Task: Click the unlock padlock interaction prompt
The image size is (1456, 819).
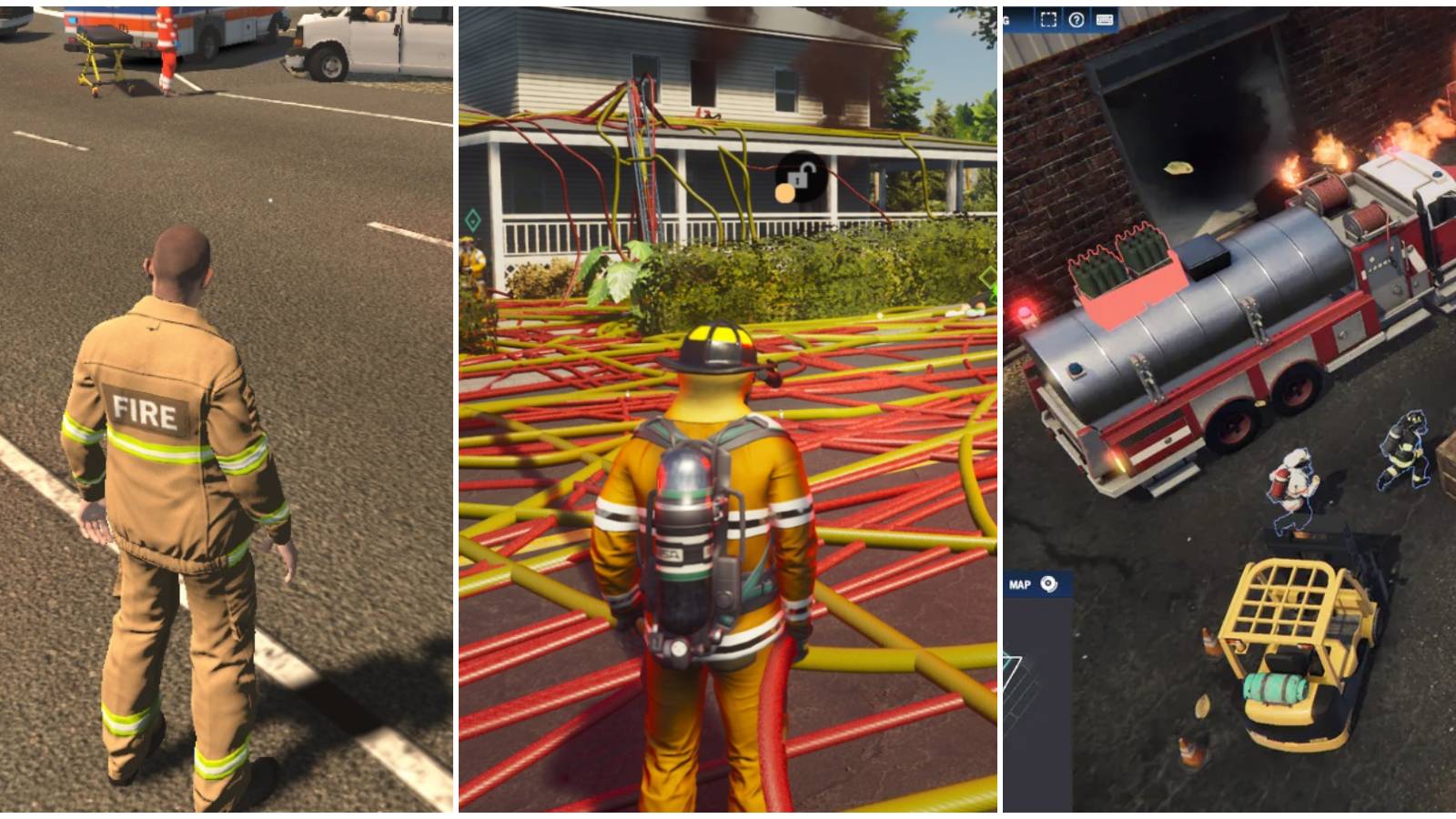Action: (801, 177)
